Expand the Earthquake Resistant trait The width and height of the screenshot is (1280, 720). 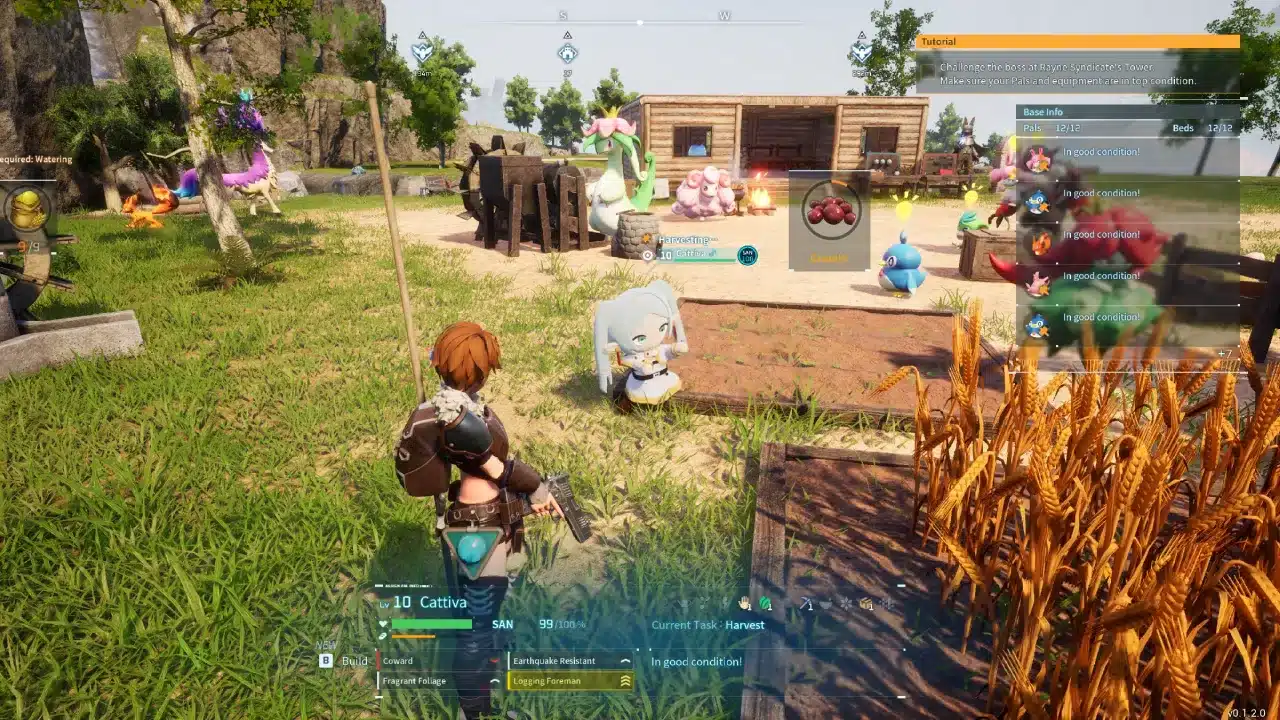(x=624, y=660)
